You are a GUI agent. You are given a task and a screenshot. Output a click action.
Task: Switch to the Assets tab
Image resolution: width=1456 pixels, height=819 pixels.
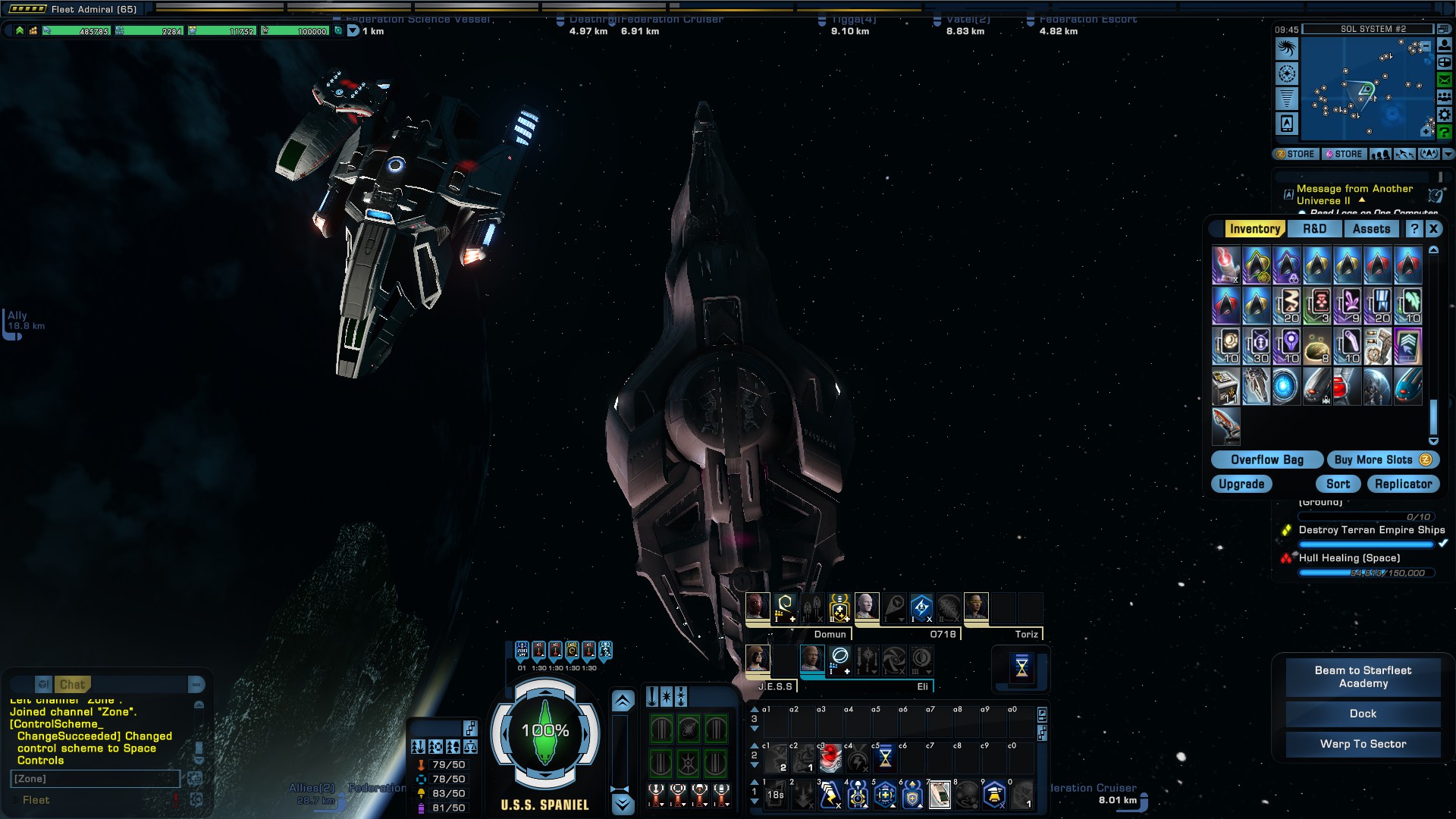tap(1371, 228)
